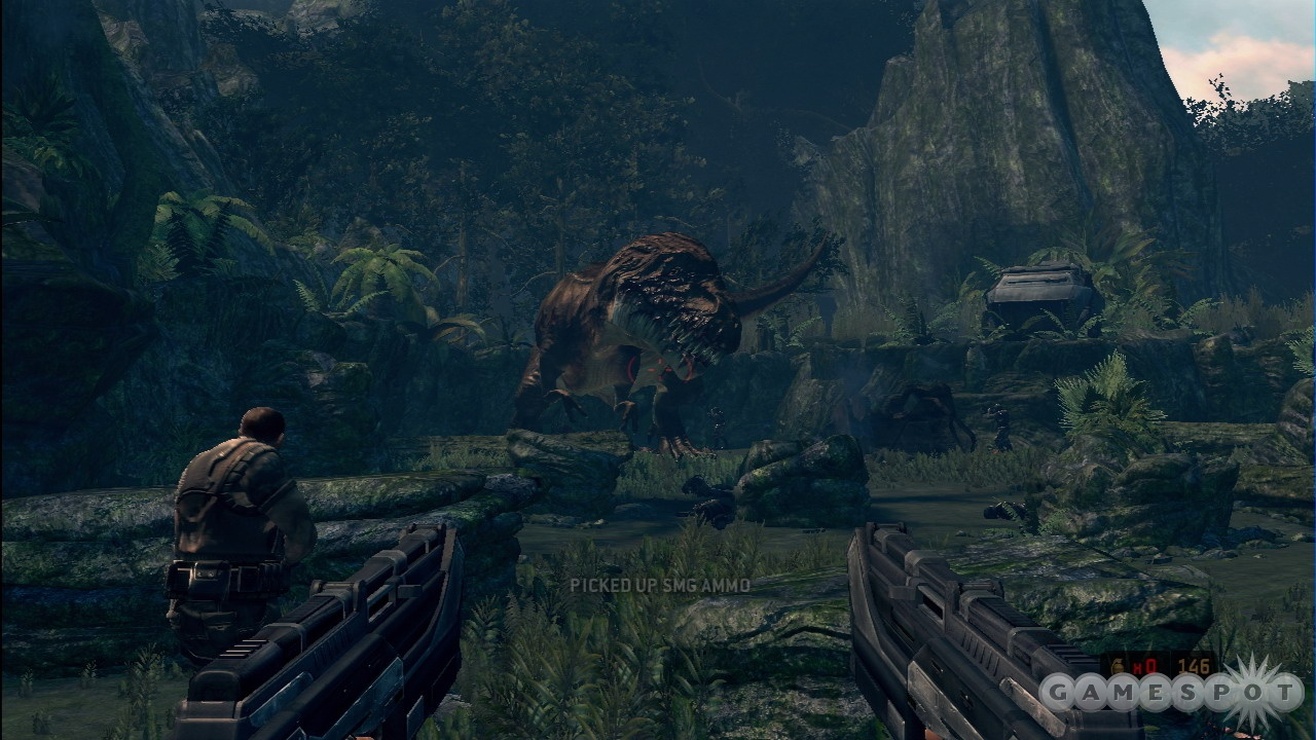Image resolution: width=1316 pixels, height=740 pixels.
Task: Click the ammo counter reading 146
Action: point(1193,663)
